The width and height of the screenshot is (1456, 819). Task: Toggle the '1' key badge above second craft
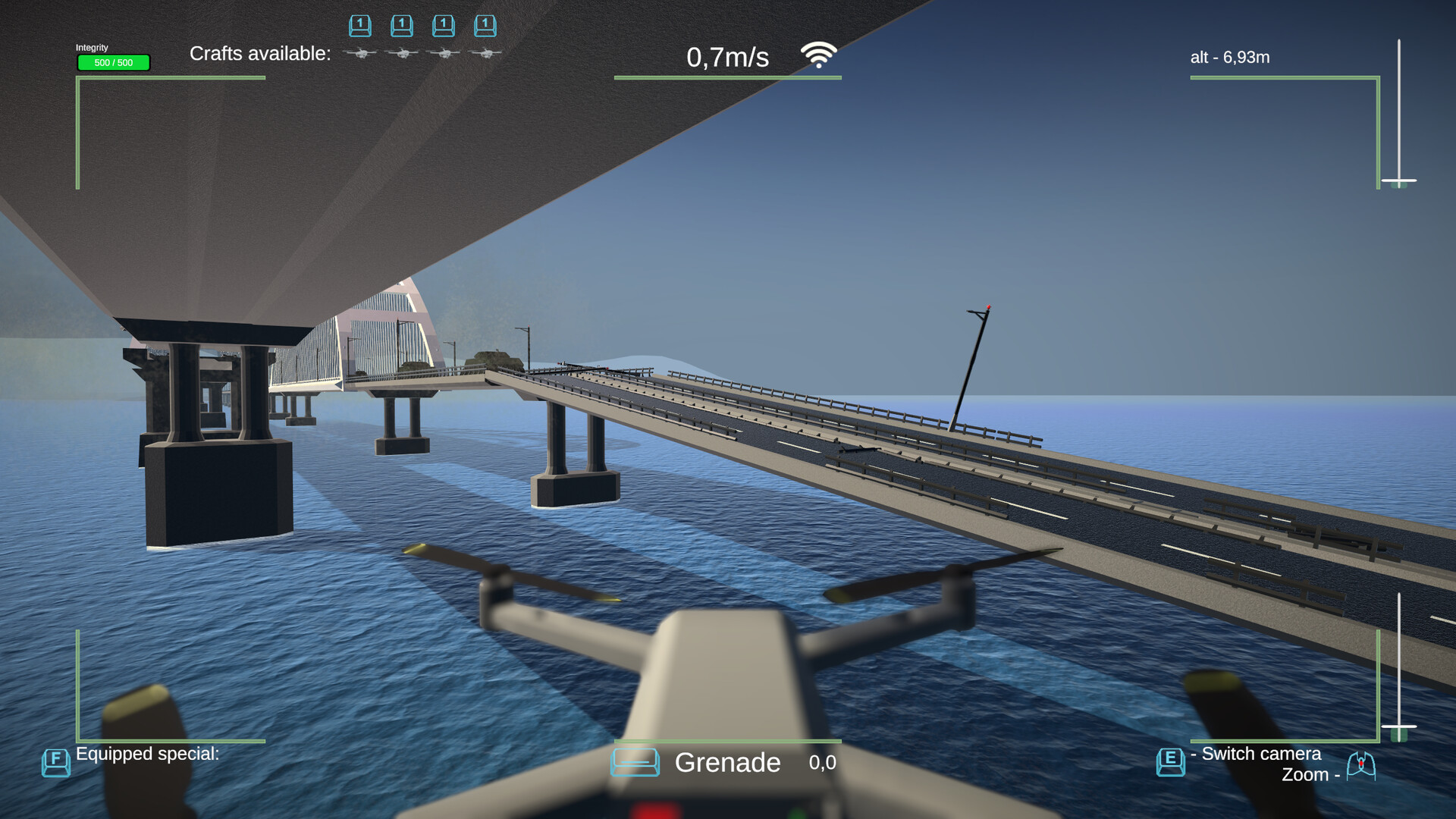pyautogui.click(x=401, y=25)
